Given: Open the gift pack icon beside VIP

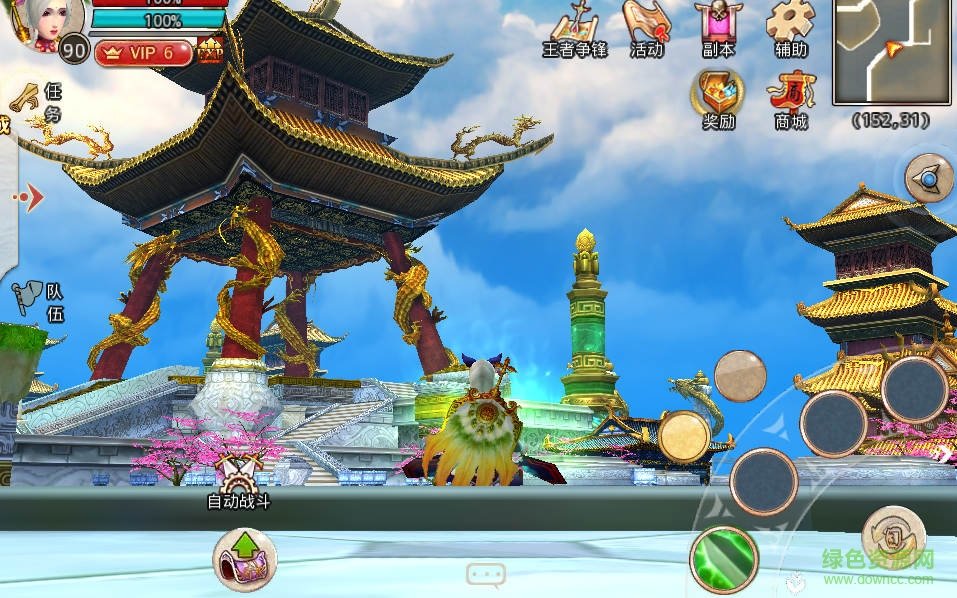Looking at the screenshot, I should click(x=210, y=51).
